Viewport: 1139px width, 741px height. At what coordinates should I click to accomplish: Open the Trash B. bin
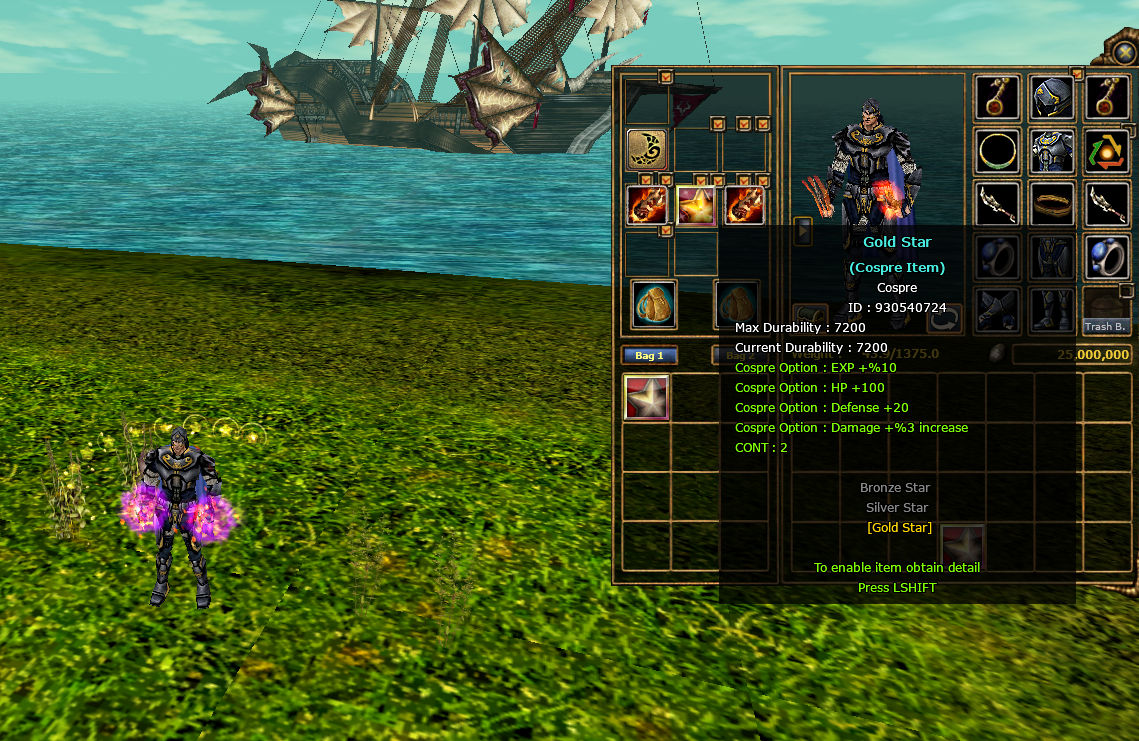(1106, 312)
